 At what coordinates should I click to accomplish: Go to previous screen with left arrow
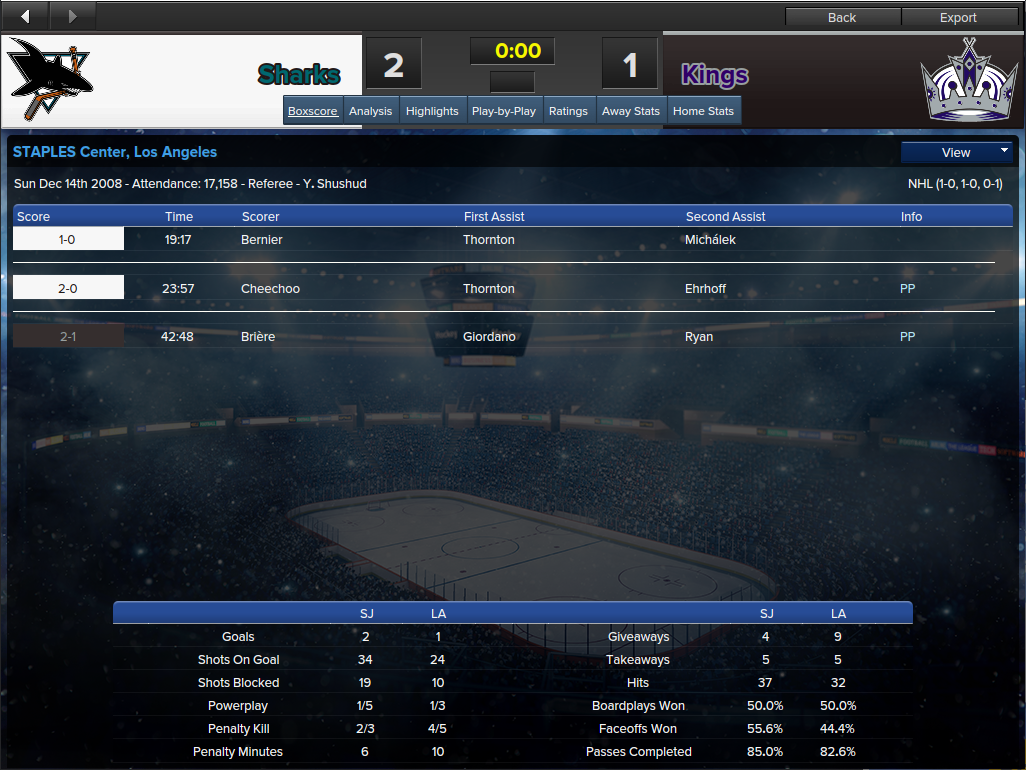click(x=25, y=16)
